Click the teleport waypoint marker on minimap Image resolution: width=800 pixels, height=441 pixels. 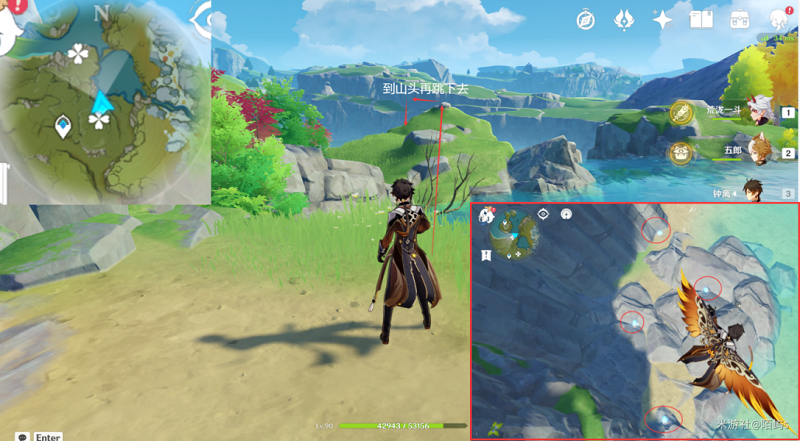point(63,126)
